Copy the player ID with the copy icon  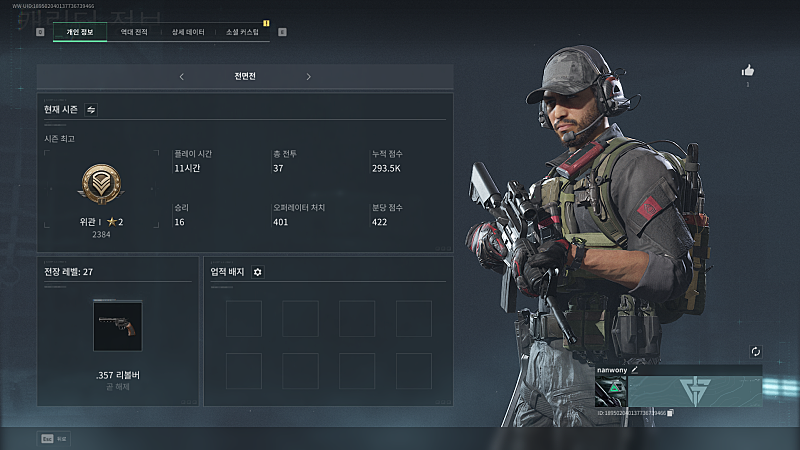tap(671, 412)
